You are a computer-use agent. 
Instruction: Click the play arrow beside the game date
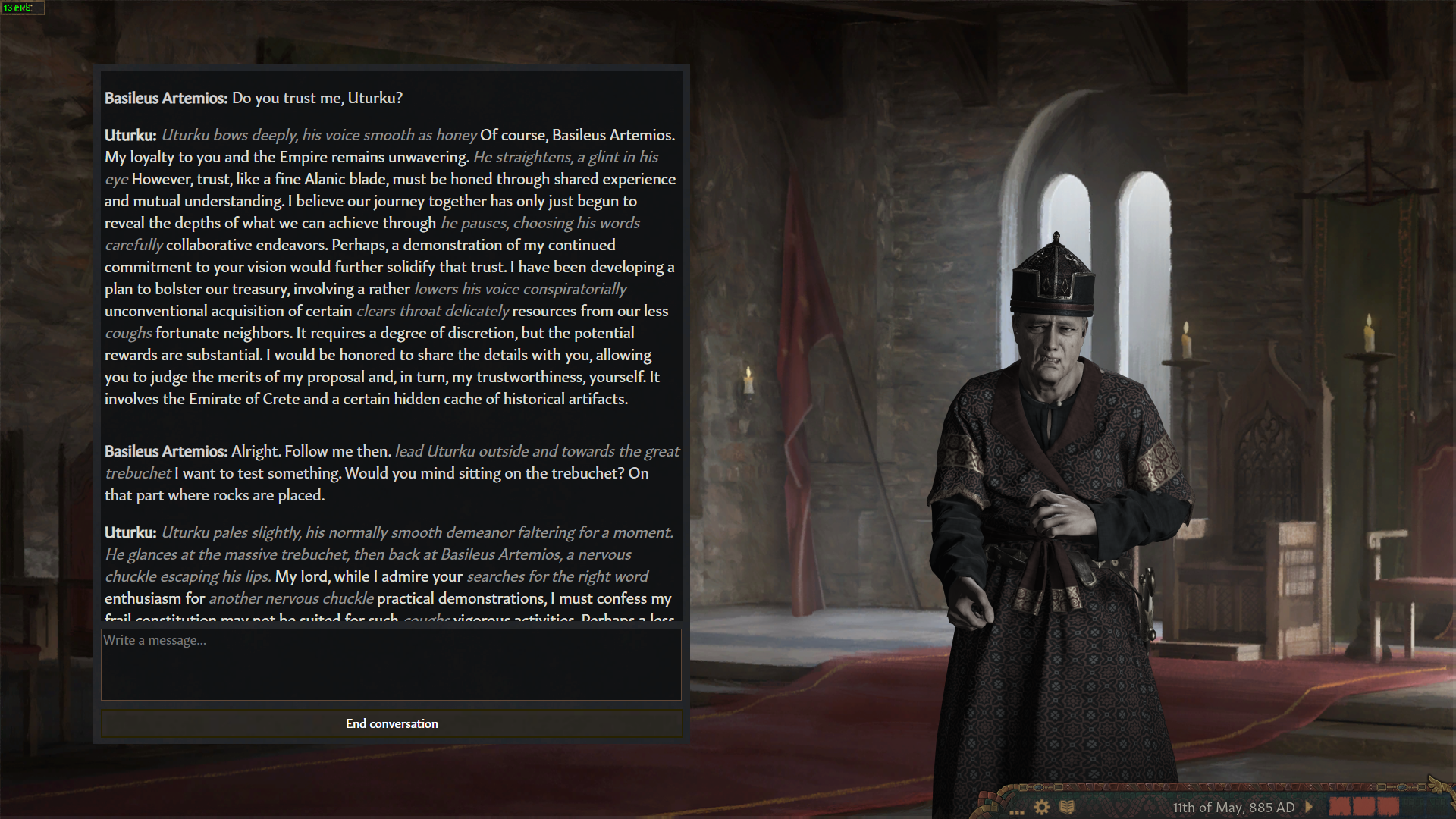pos(1309,808)
